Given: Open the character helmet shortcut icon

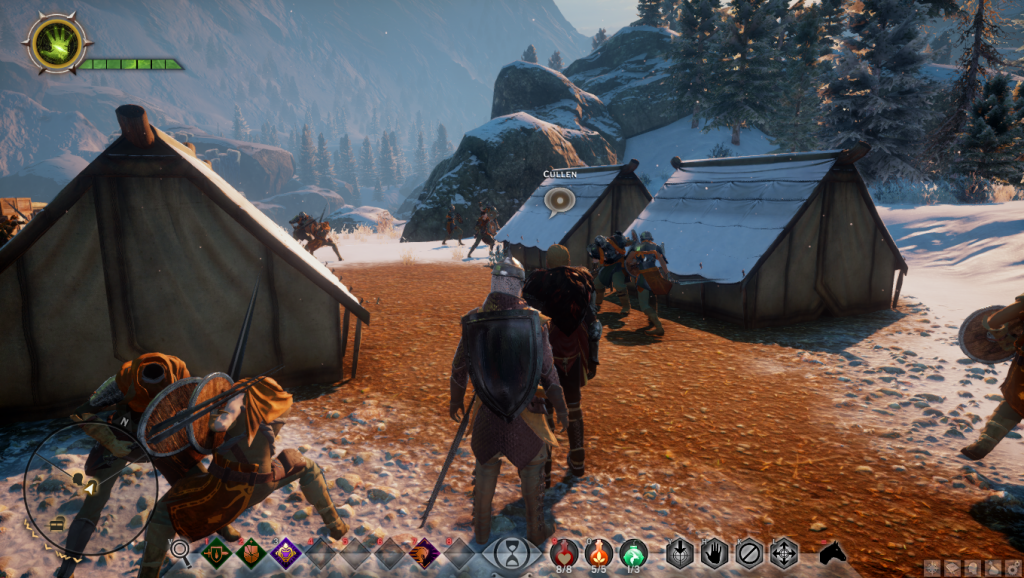Looking at the screenshot, I should pyautogui.click(x=970, y=568).
